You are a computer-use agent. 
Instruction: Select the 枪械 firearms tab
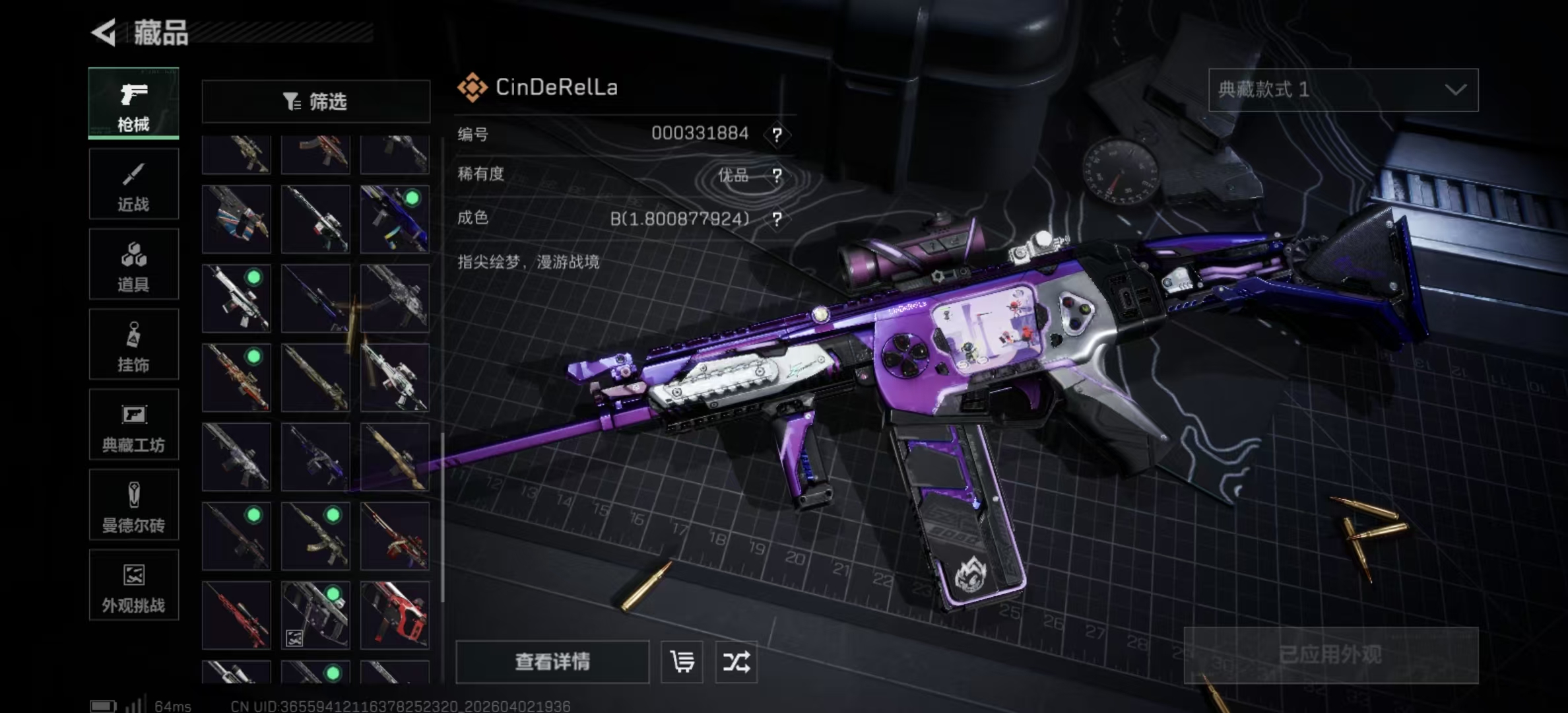tap(133, 104)
